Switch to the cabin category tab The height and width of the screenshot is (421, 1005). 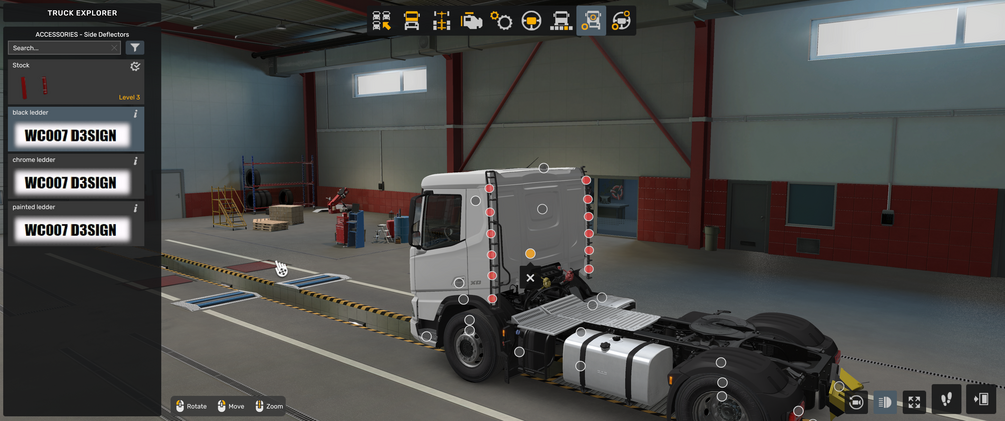(411, 21)
